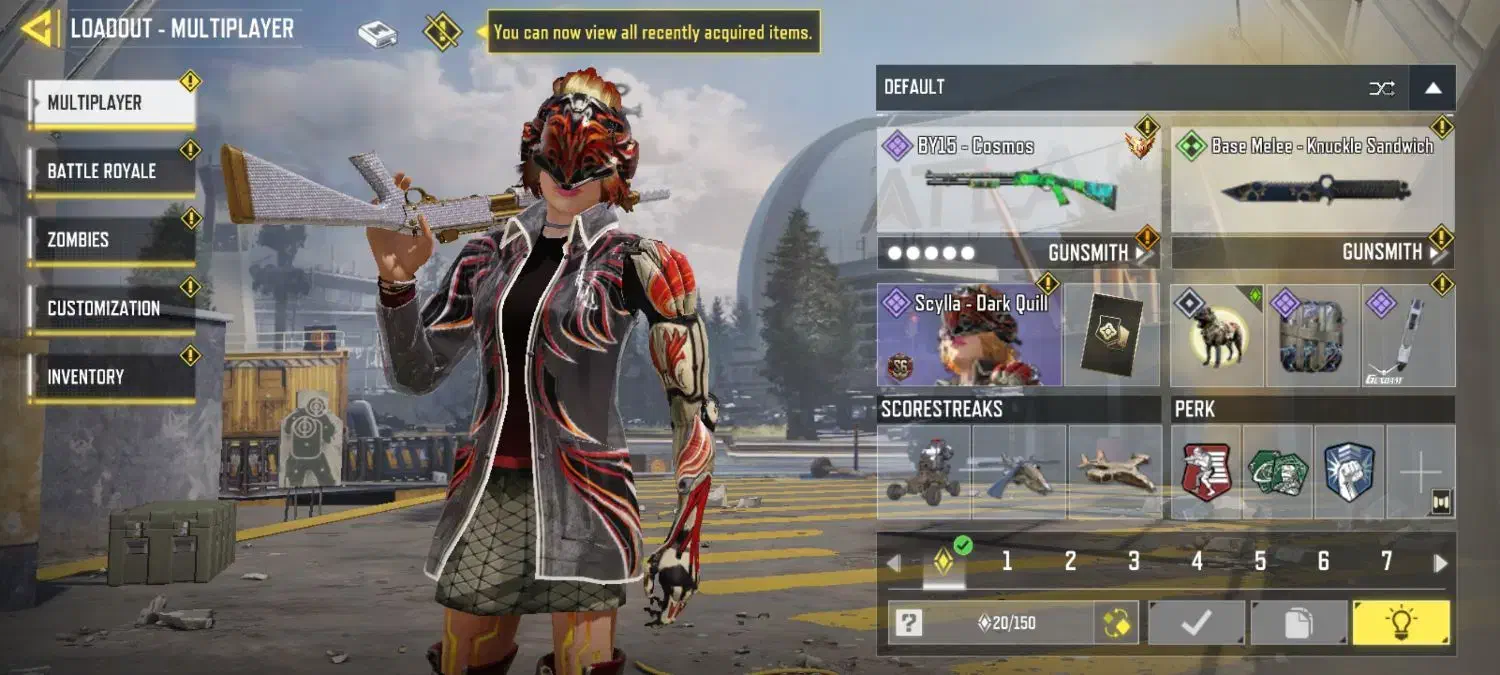1500x675 pixels.
Task: Confirm loadout with the checkmark button
Action: [x=1196, y=623]
